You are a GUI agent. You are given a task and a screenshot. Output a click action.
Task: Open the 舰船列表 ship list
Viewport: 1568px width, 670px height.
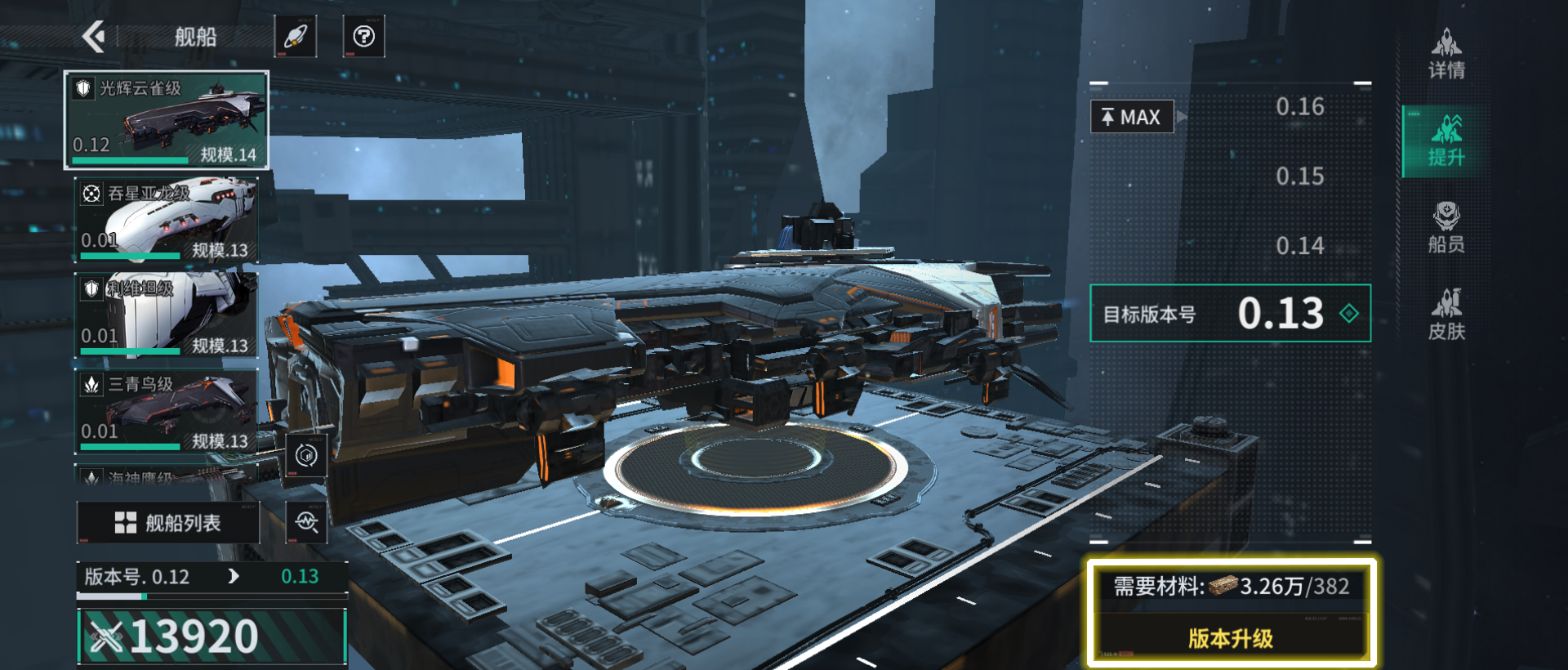point(168,523)
